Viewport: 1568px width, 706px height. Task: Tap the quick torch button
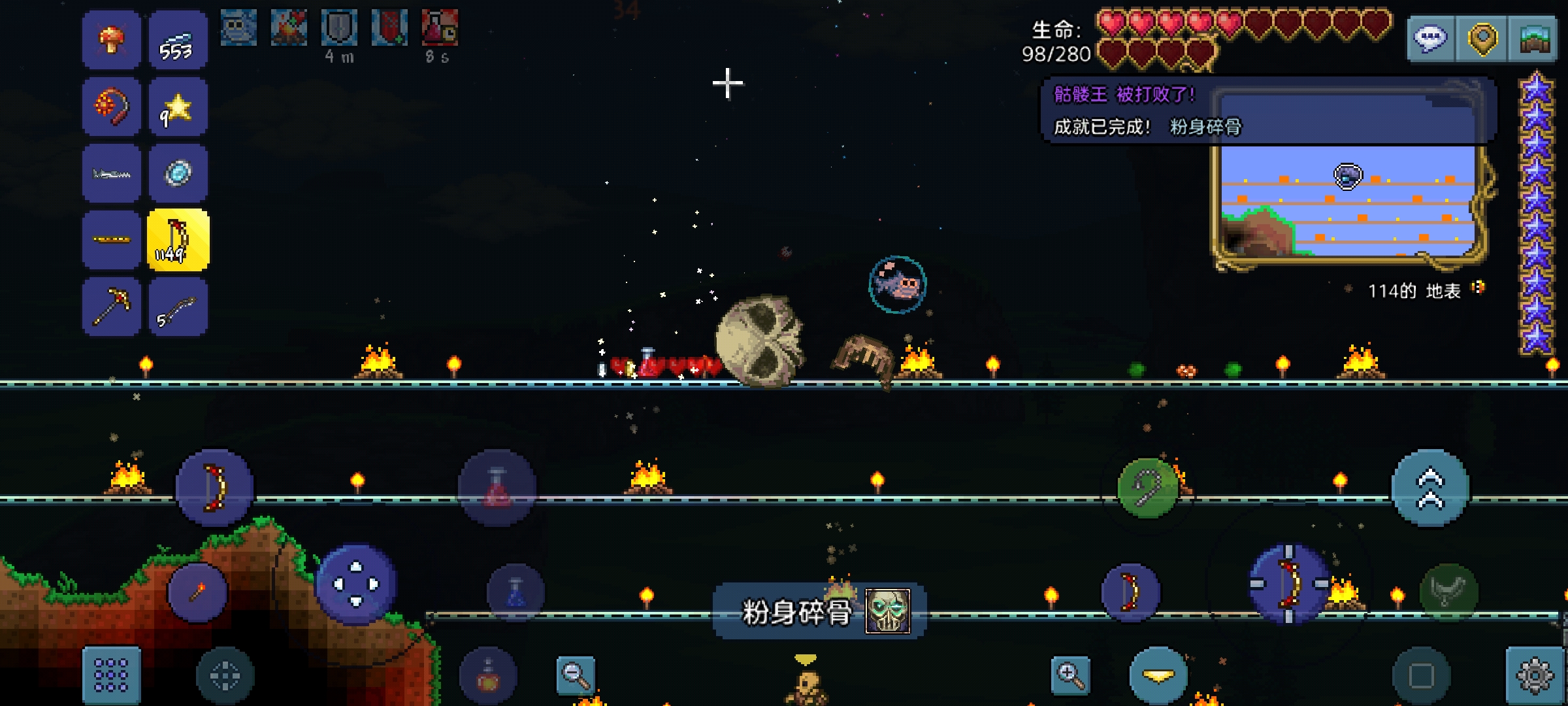coord(197,592)
